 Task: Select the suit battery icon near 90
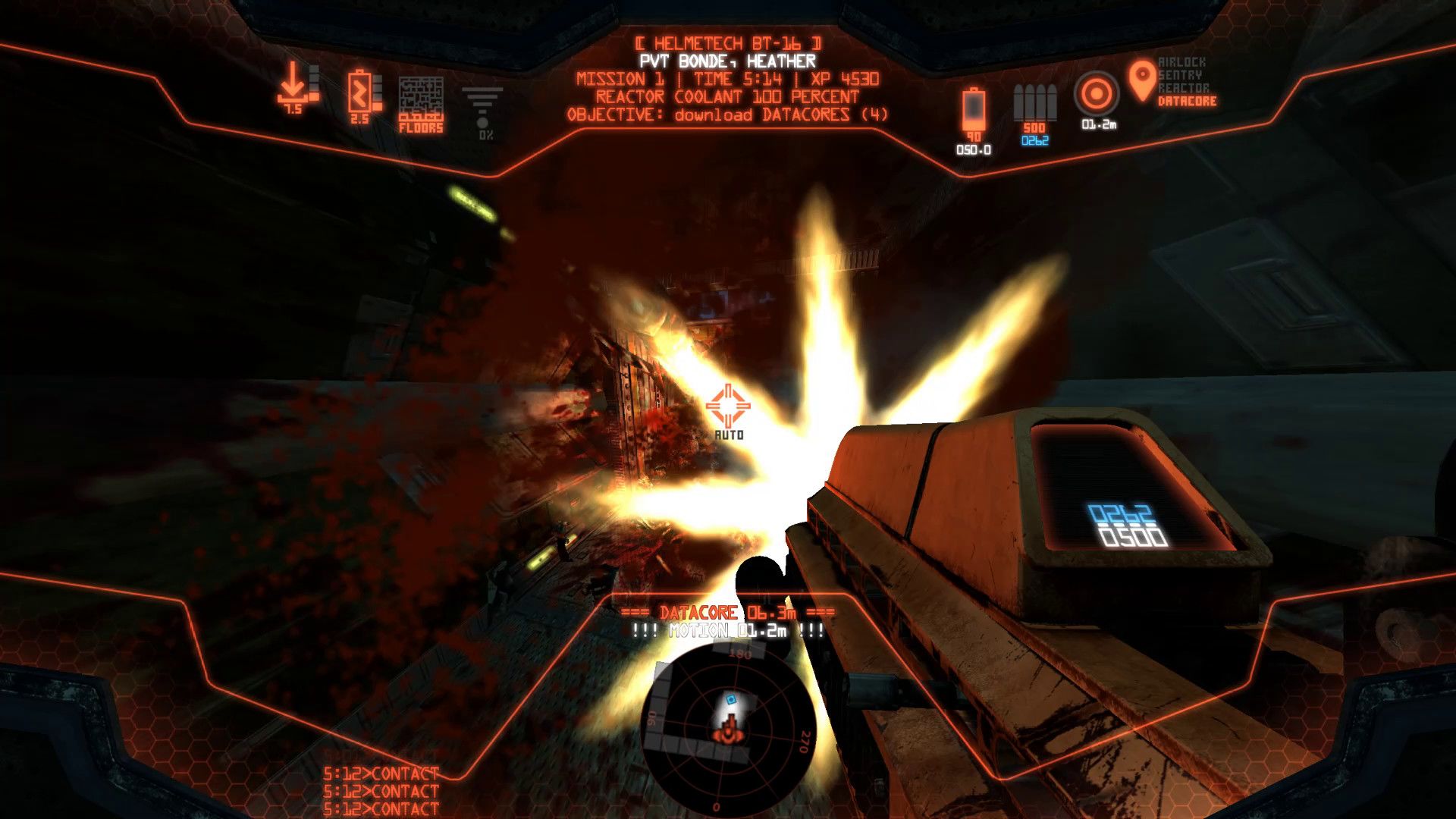(974, 108)
